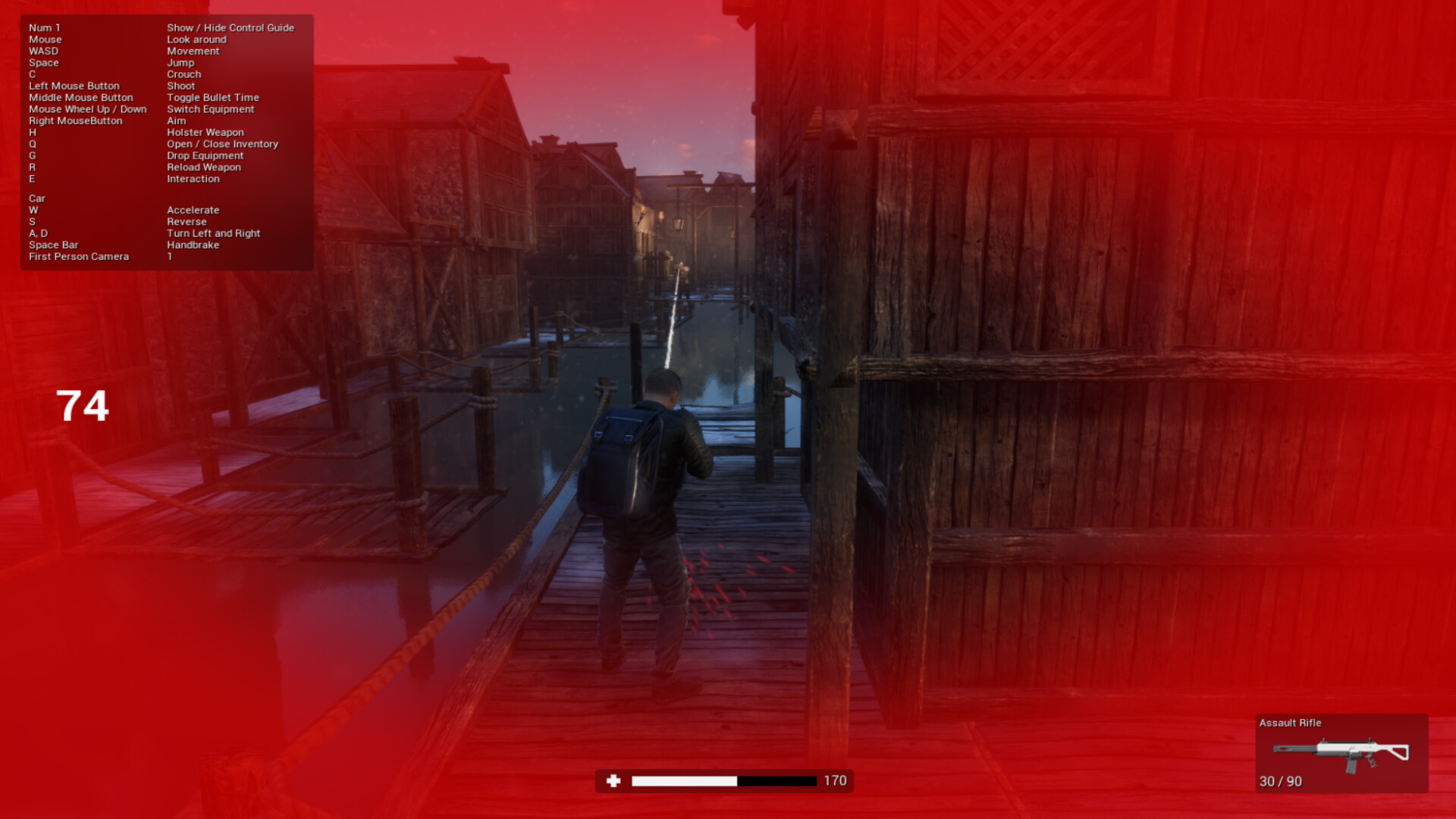Open the Open / Close Inventory entry
Viewport: 1456px width, 819px height.
[x=223, y=143]
